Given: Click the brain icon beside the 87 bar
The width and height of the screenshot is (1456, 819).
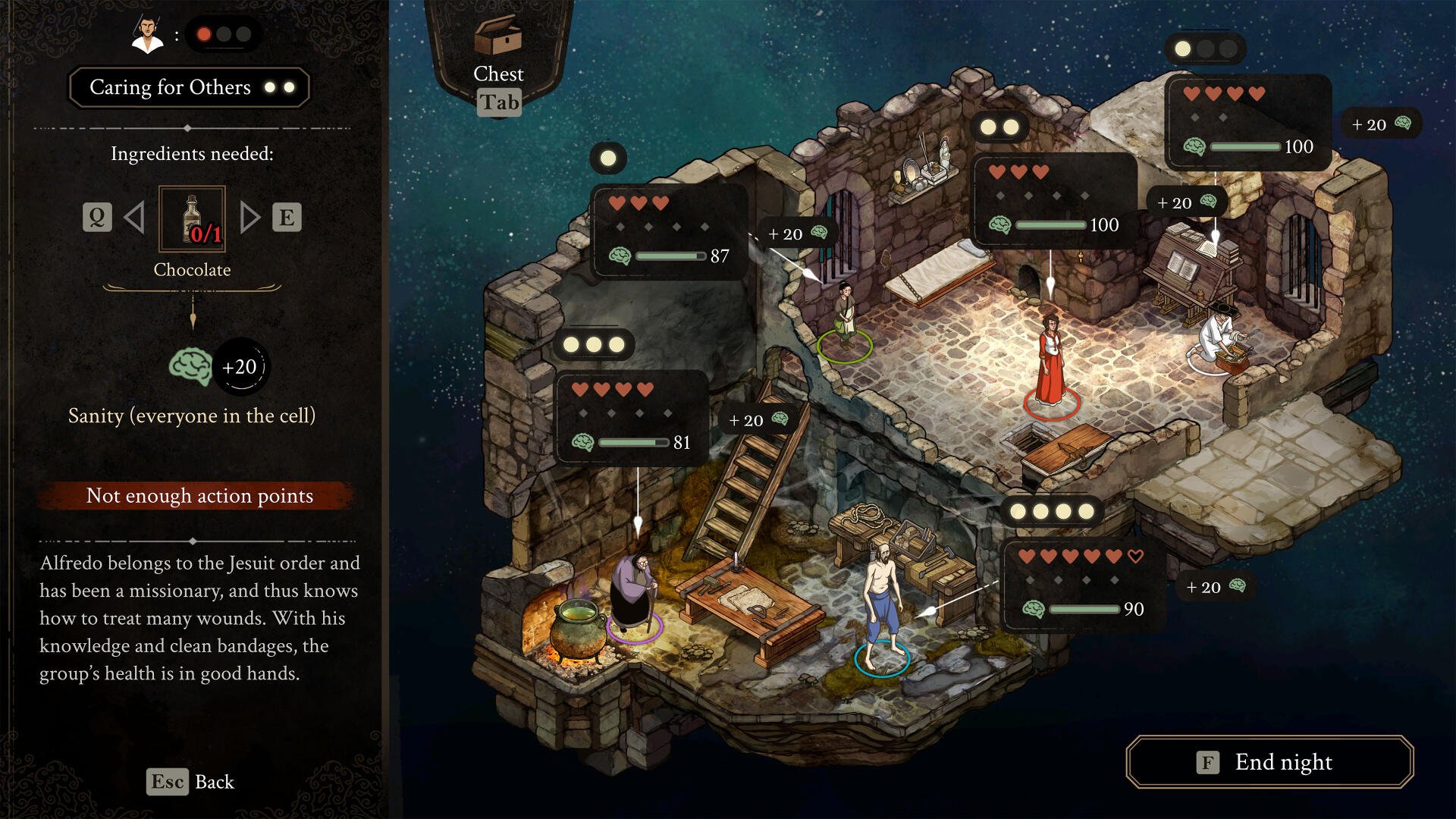Looking at the screenshot, I should coord(622,256).
